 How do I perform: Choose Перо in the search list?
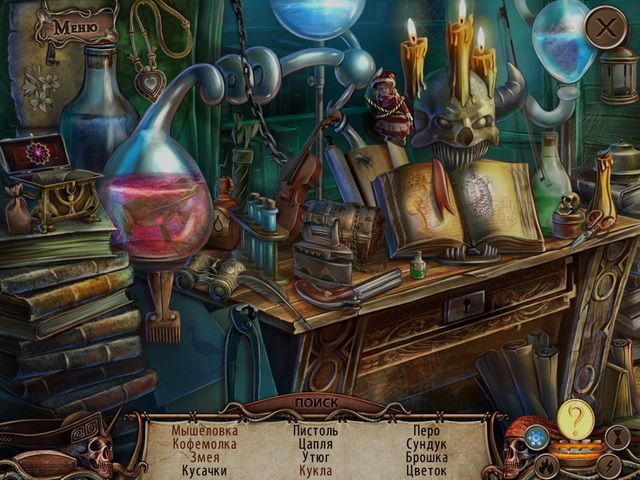tap(426, 431)
